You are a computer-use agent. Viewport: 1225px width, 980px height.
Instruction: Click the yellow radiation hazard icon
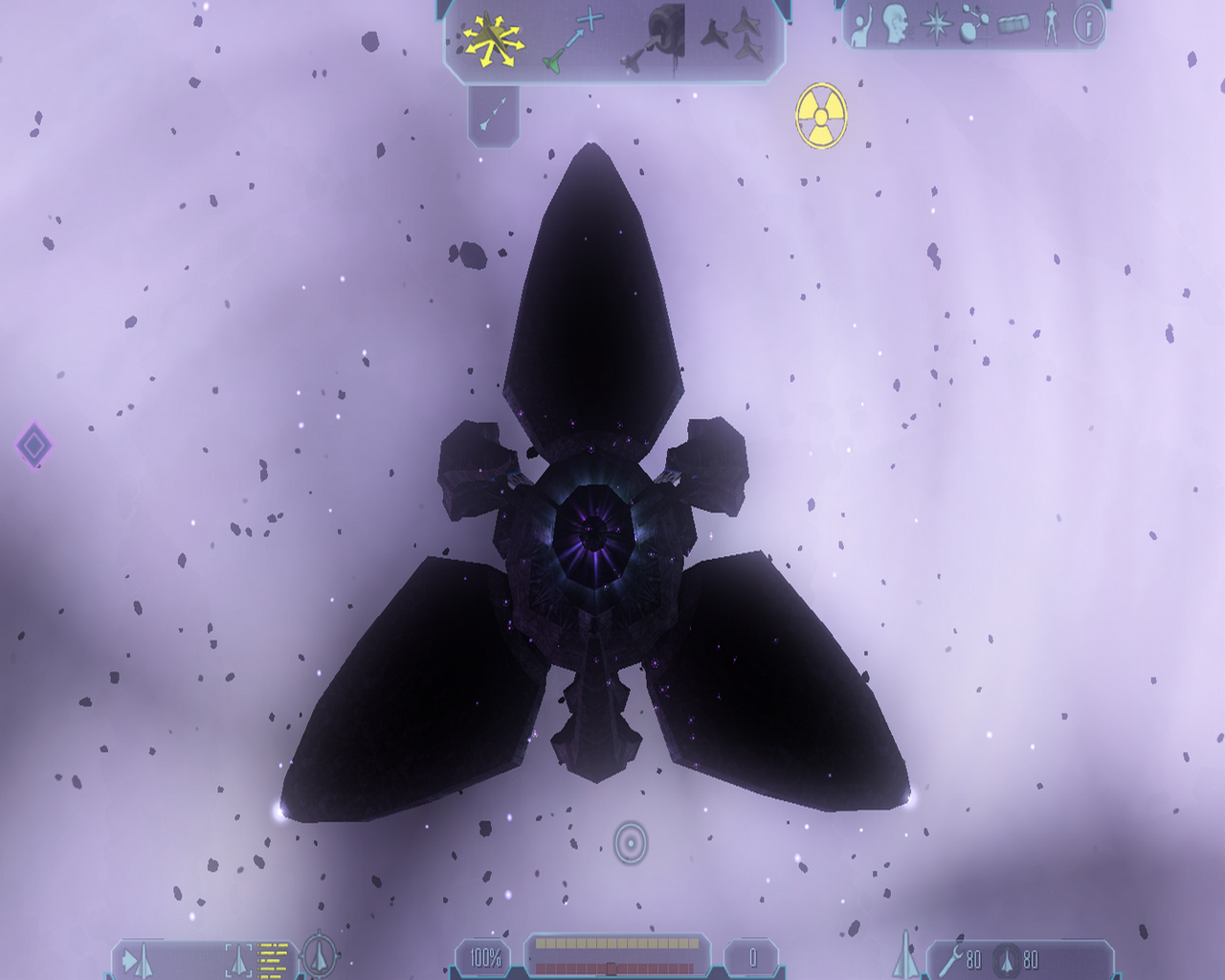pos(821,116)
